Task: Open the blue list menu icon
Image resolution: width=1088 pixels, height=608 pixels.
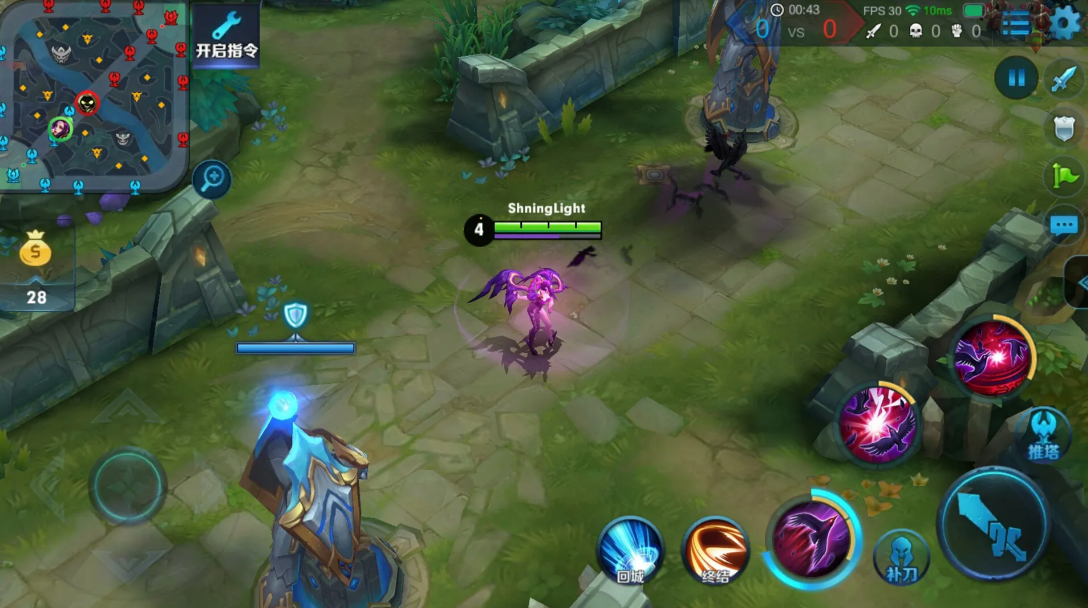Action: pyautogui.click(x=1016, y=24)
